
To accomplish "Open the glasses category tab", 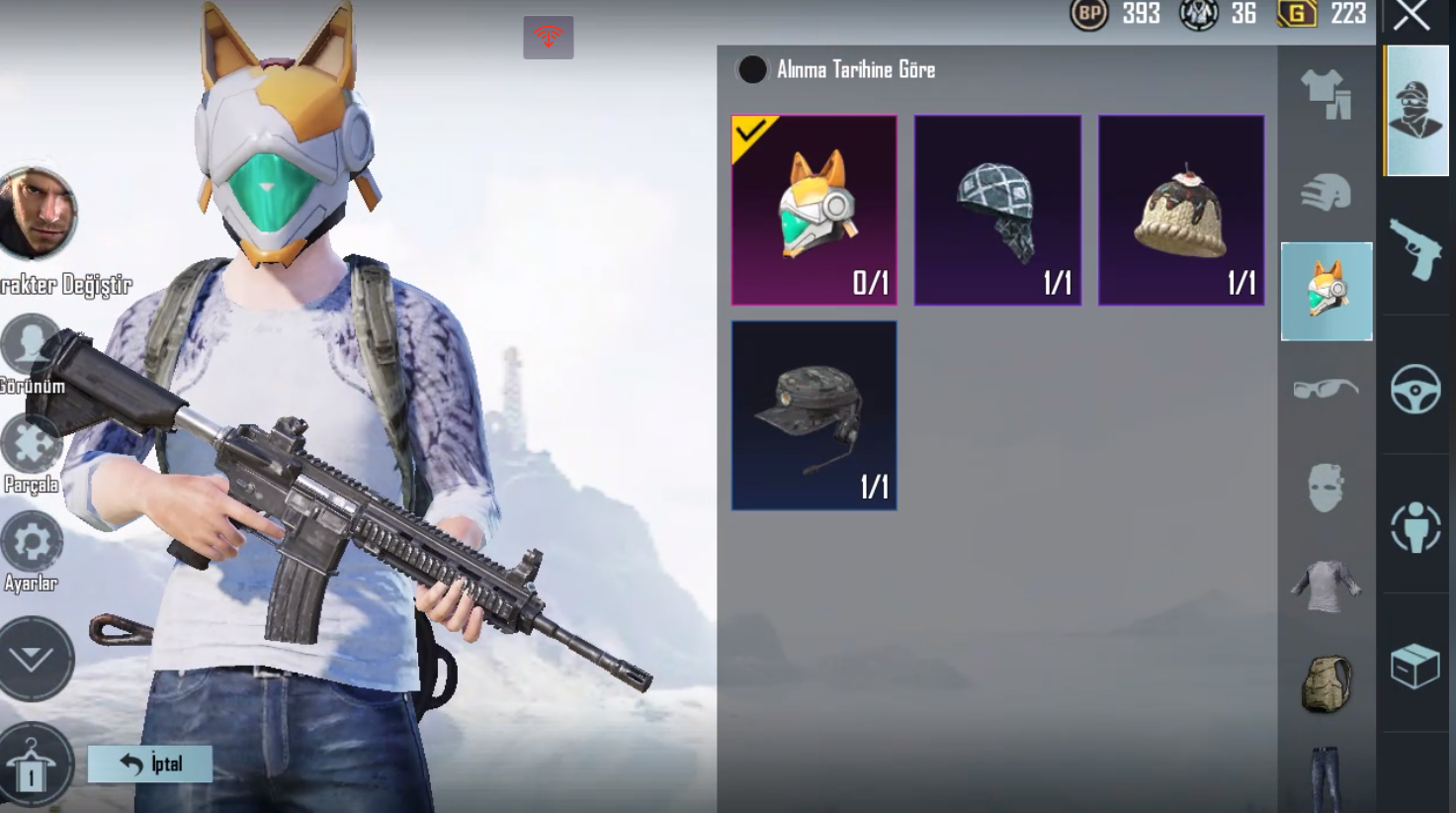I will tap(1327, 389).
